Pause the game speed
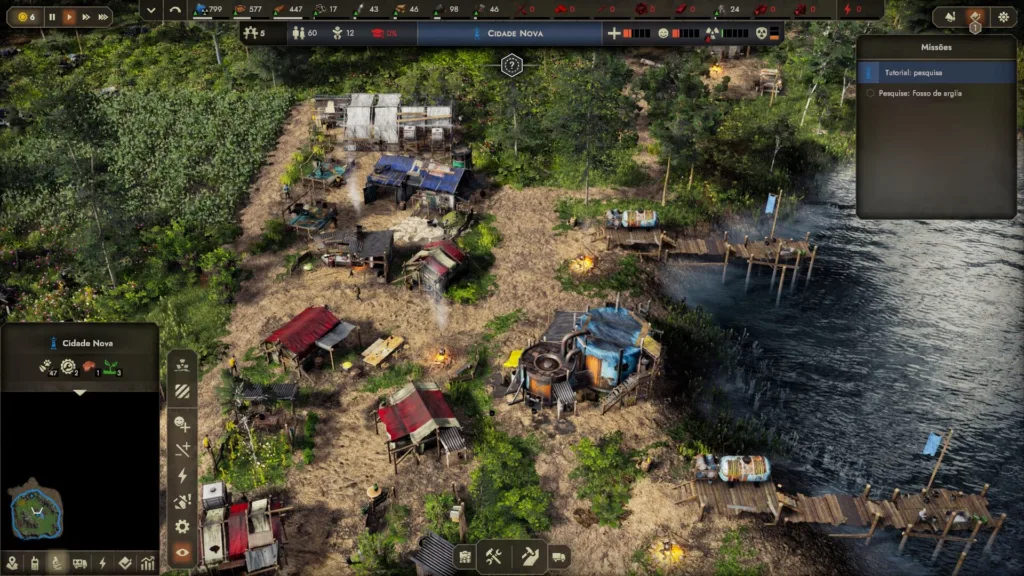Image resolution: width=1024 pixels, height=576 pixels. click(52, 17)
